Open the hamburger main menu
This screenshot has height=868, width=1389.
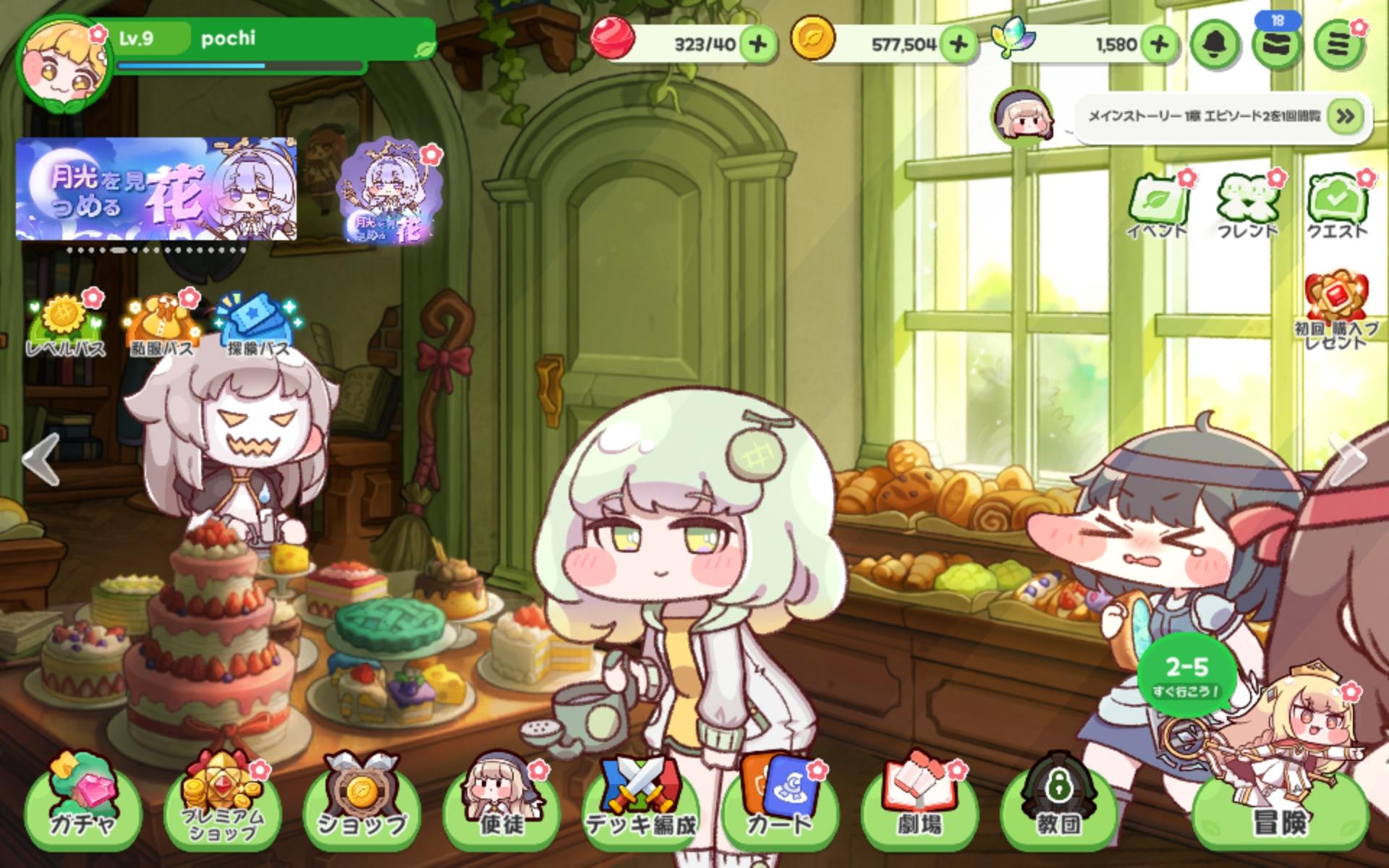click(x=1339, y=45)
